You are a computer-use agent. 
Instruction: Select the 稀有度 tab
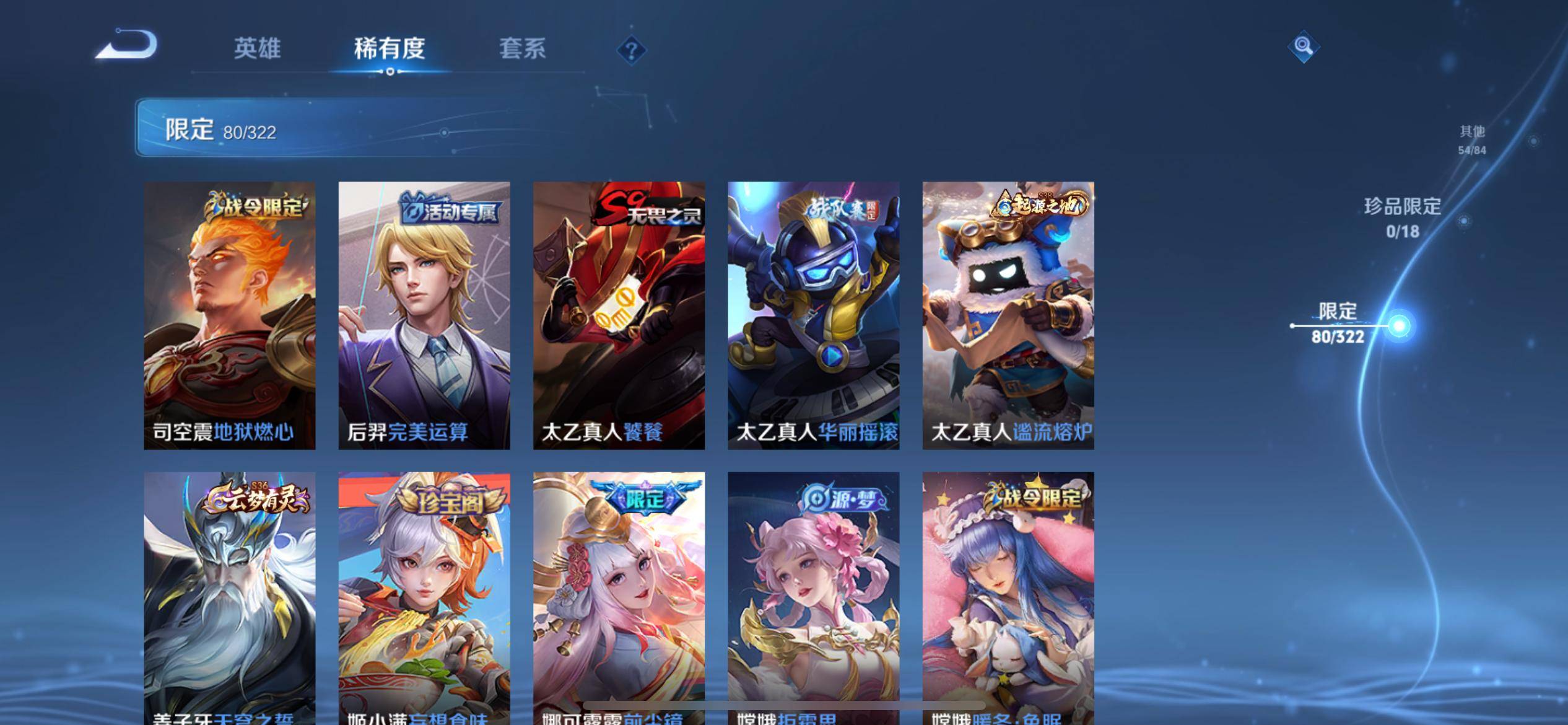pos(390,48)
